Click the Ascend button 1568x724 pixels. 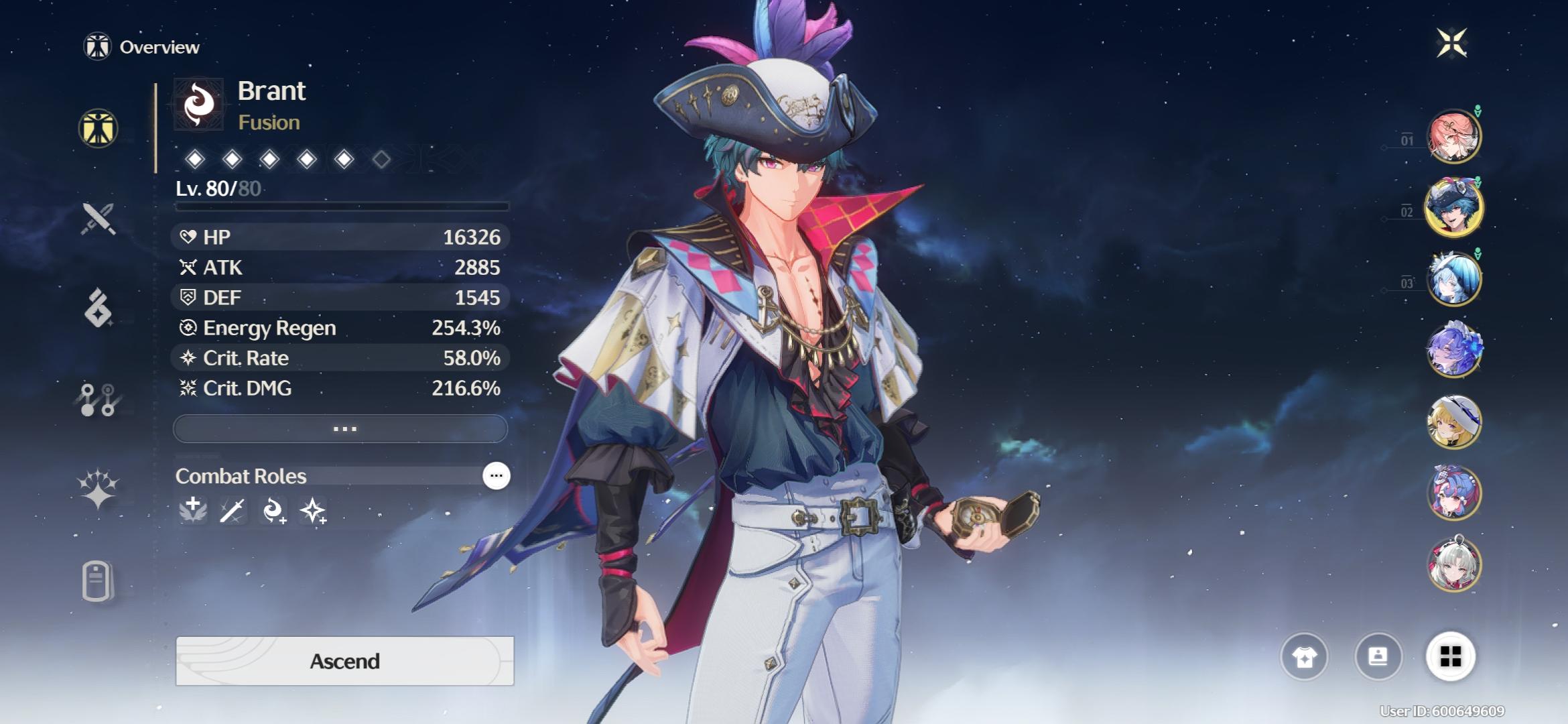[344, 661]
